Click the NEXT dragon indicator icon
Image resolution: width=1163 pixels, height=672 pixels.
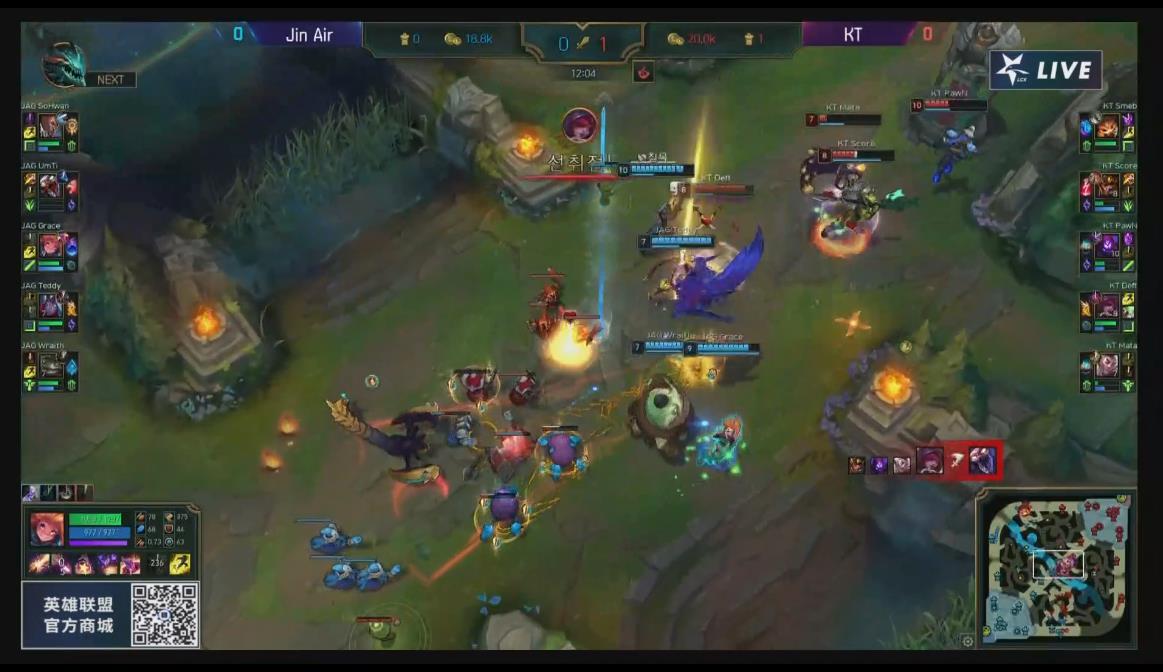click(64, 65)
